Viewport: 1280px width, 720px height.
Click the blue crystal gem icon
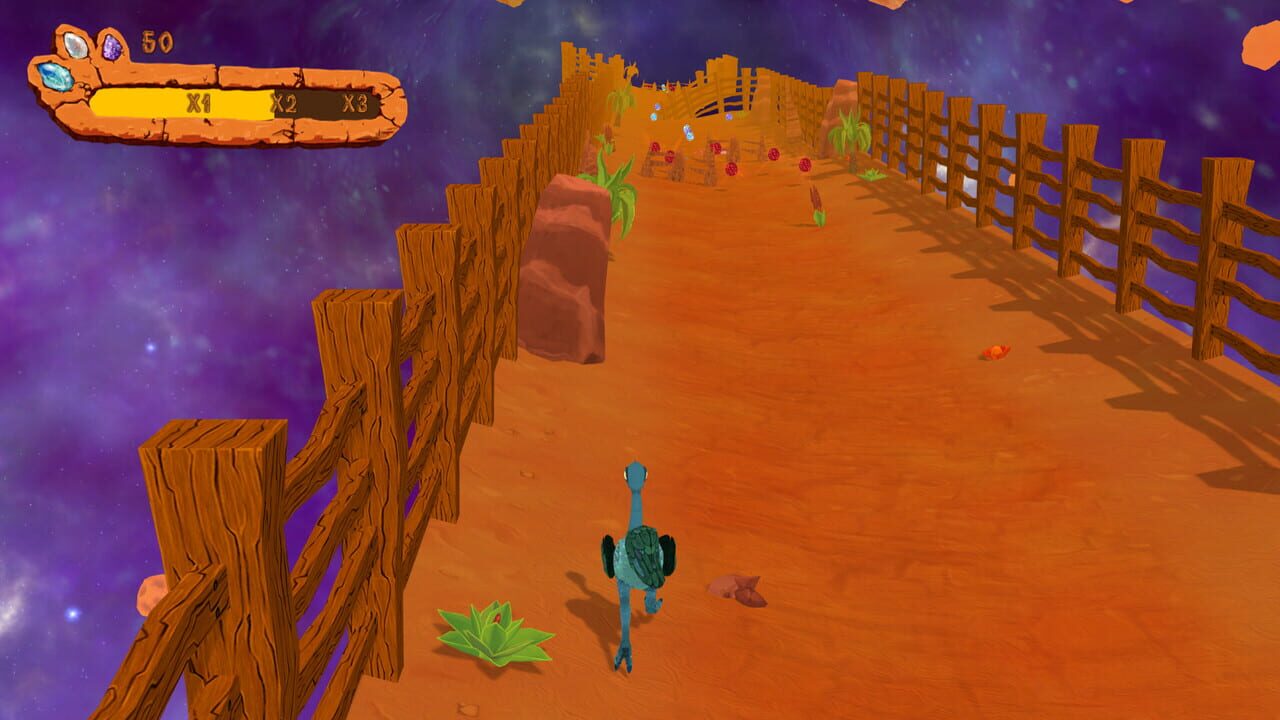click(x=54, y=77)
